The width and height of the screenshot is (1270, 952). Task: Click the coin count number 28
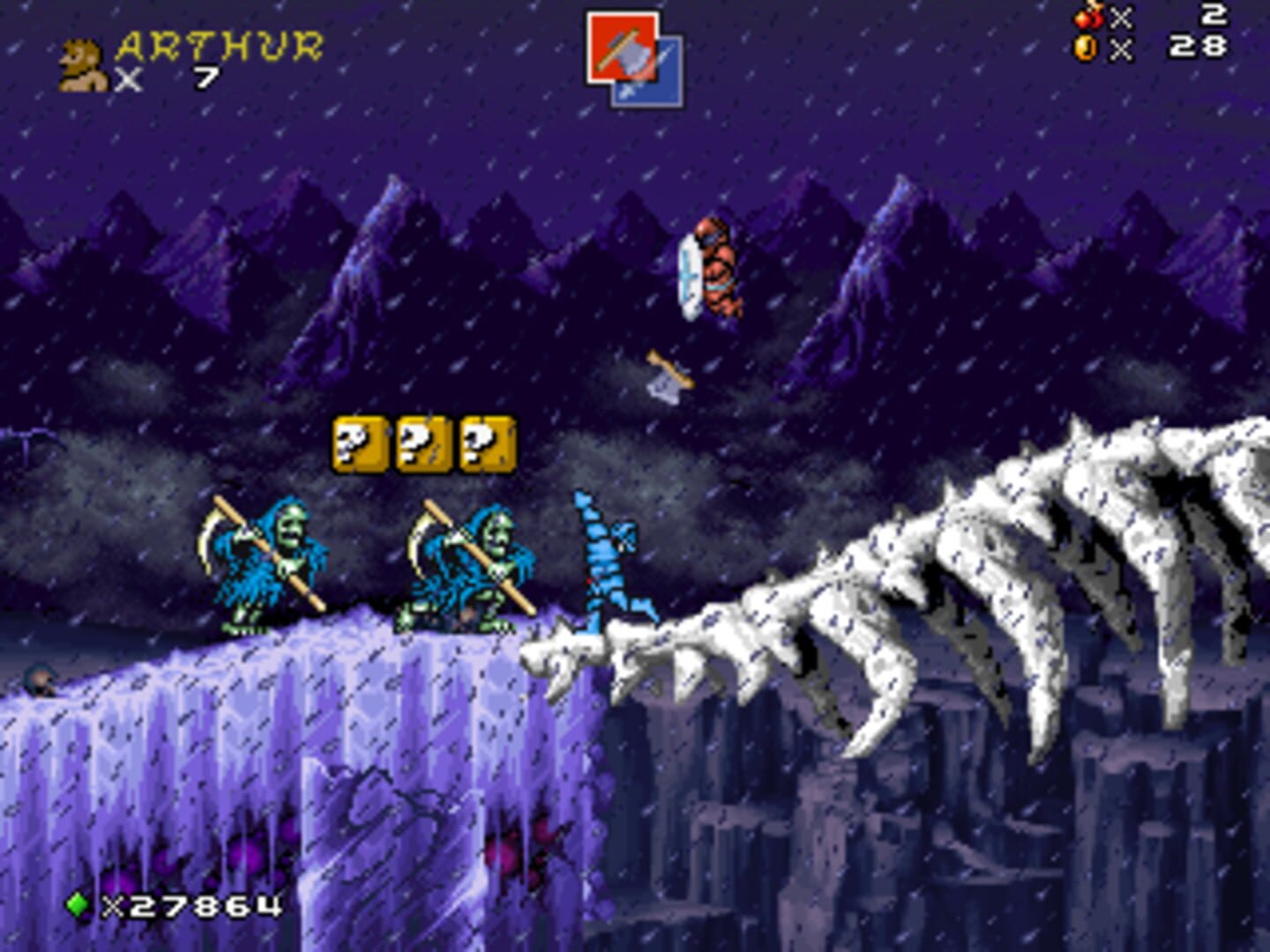[x=1199, y=42]
